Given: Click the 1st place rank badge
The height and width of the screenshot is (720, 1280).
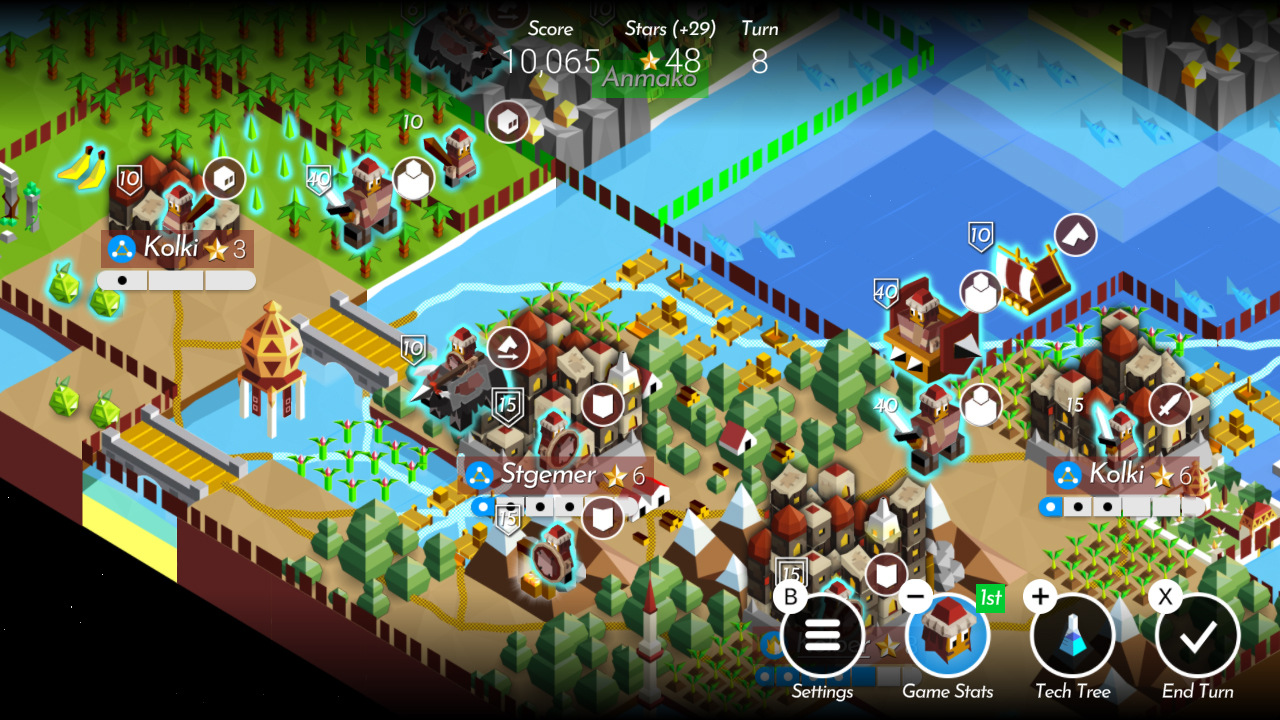Looking at the screenshot, I should (988, 599).
